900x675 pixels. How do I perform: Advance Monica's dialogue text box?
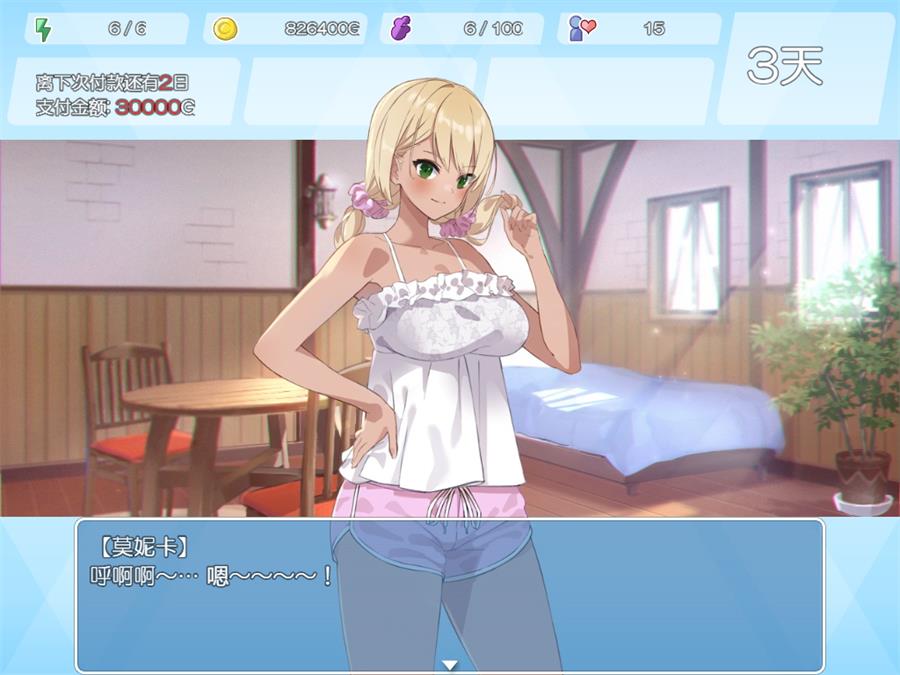pos(450,595)
